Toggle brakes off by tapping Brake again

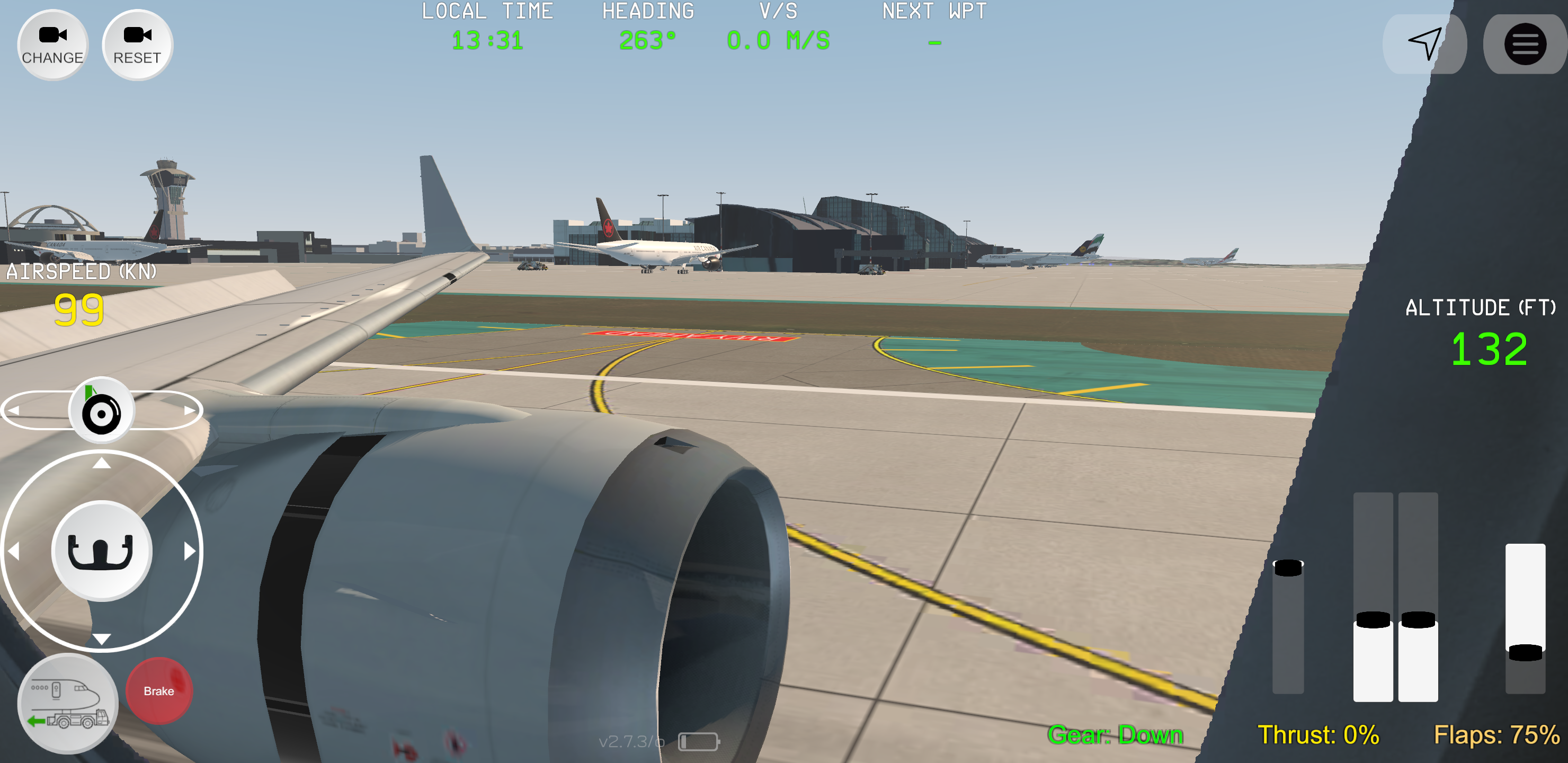158,690
